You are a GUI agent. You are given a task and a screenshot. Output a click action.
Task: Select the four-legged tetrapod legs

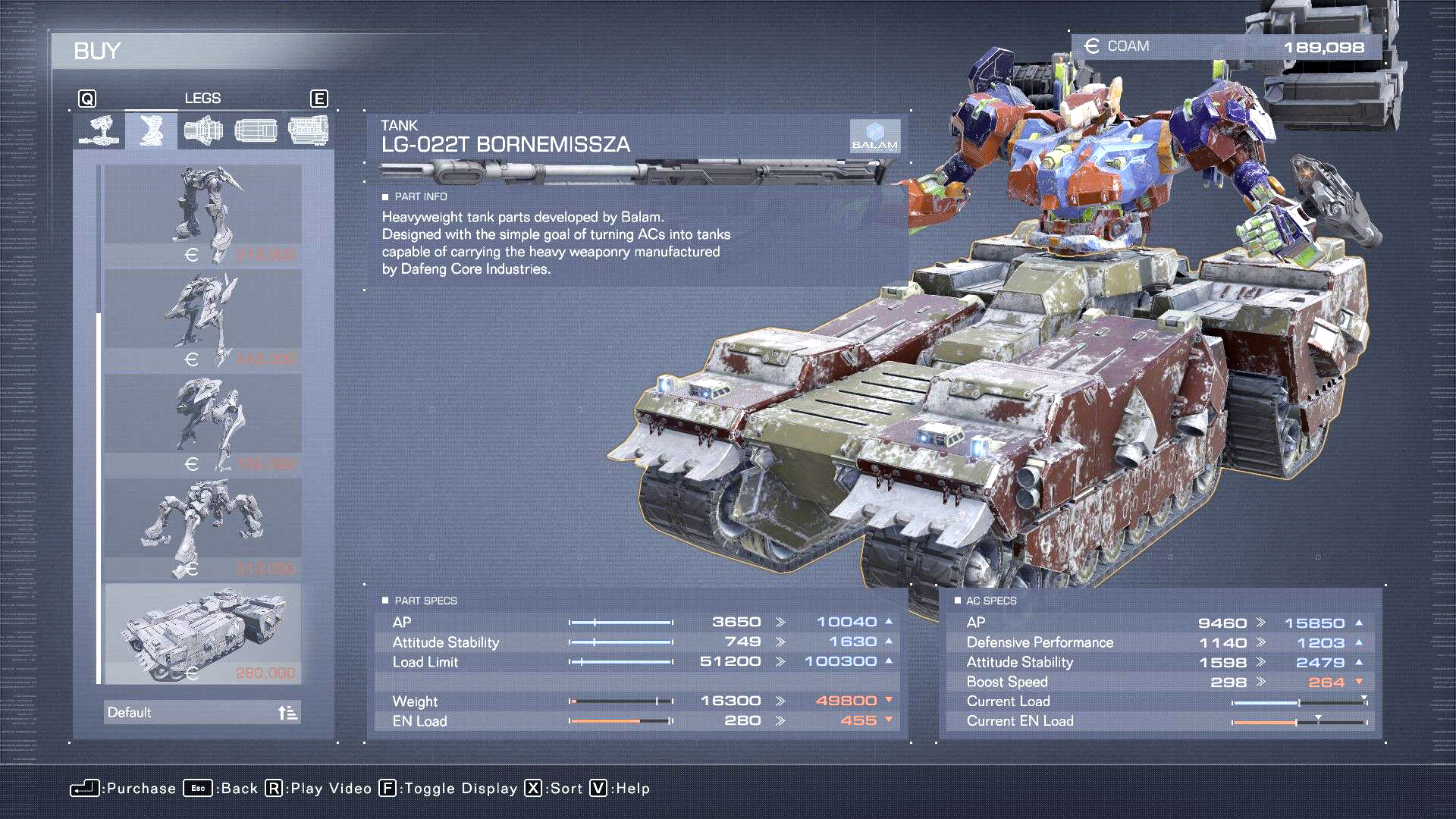point(202,529)
